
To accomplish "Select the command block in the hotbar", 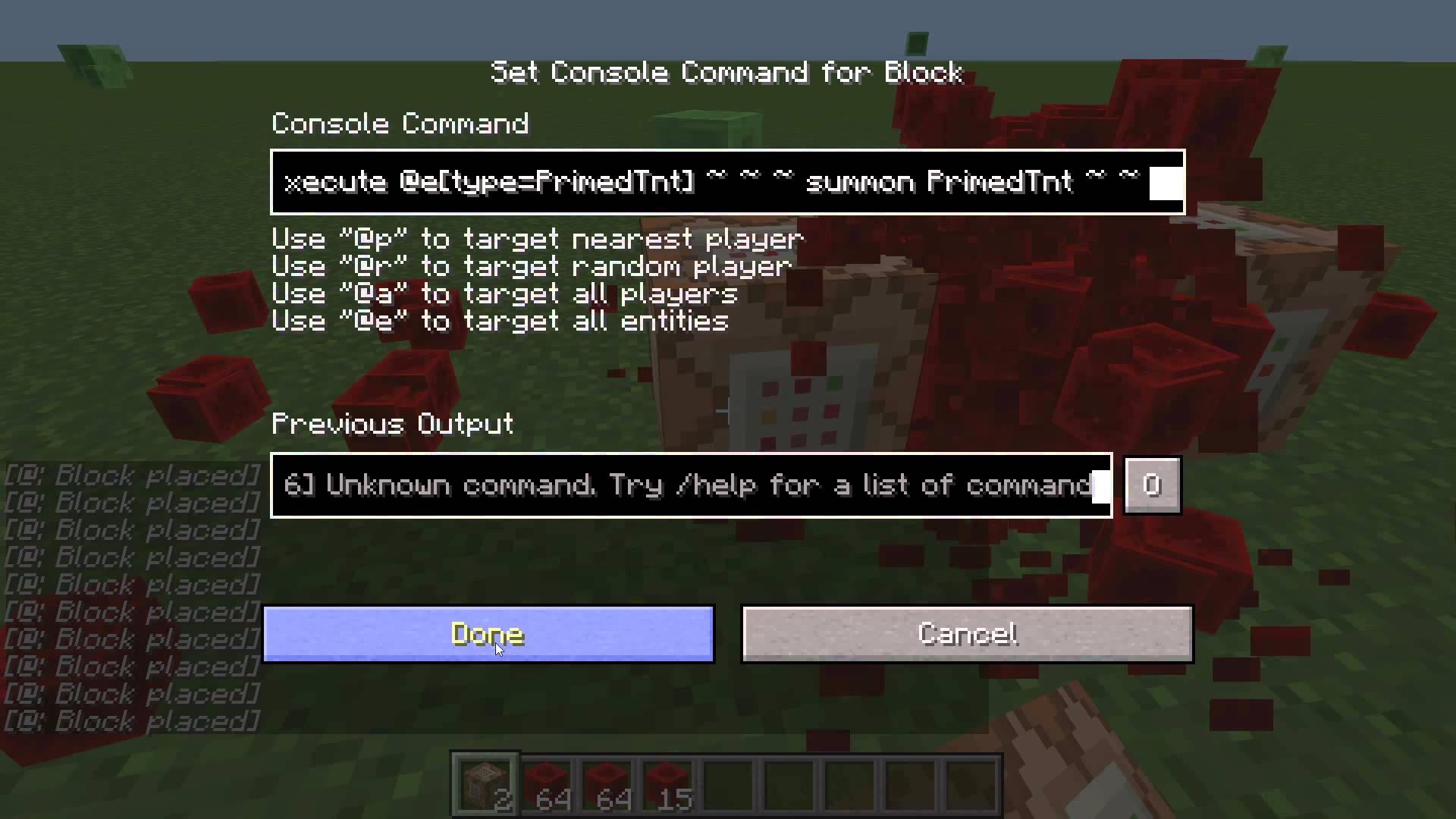I will click(485, 784).
